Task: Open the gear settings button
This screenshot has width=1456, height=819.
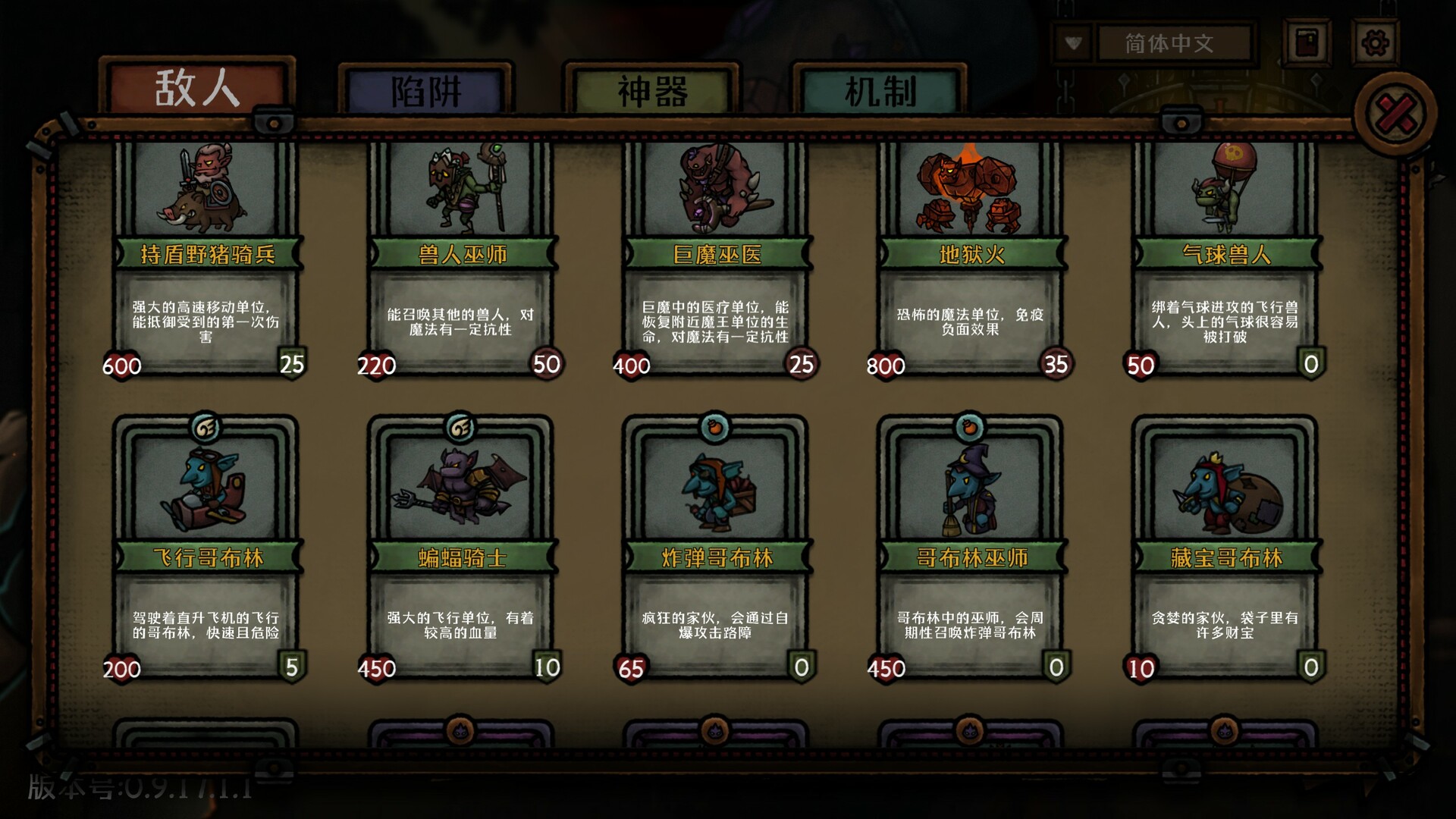Action: (1375, 43)
